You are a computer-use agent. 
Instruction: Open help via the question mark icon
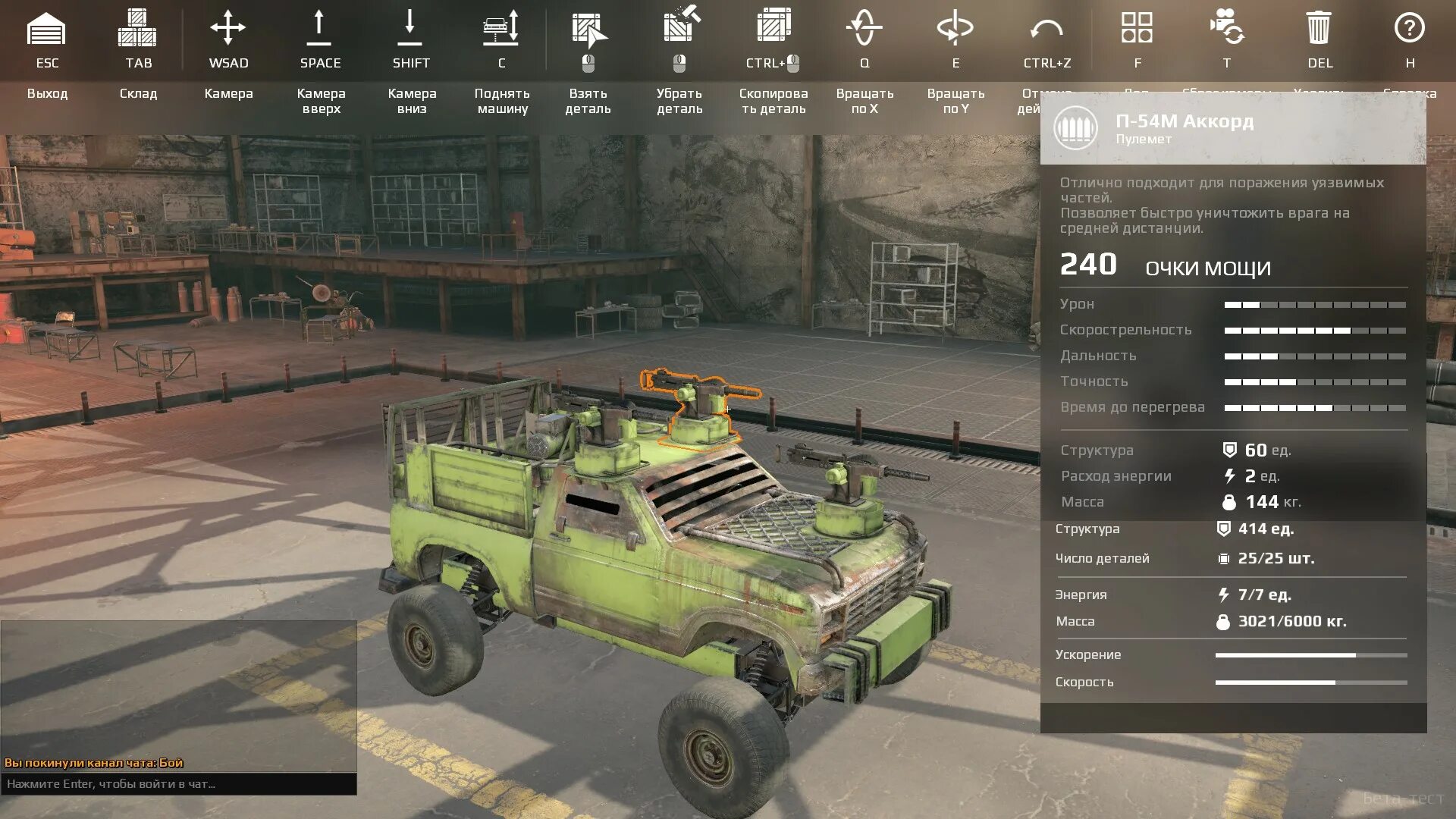point(1409,28)
